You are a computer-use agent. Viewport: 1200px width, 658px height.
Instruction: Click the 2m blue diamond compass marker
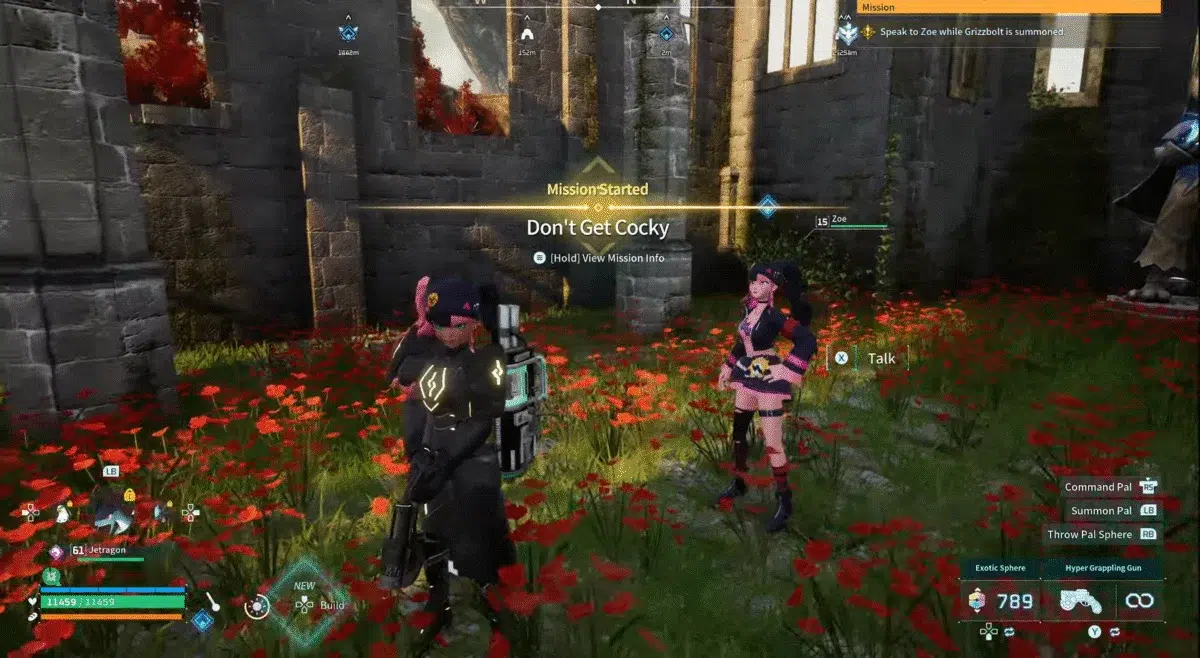click(x=666, y=35)
